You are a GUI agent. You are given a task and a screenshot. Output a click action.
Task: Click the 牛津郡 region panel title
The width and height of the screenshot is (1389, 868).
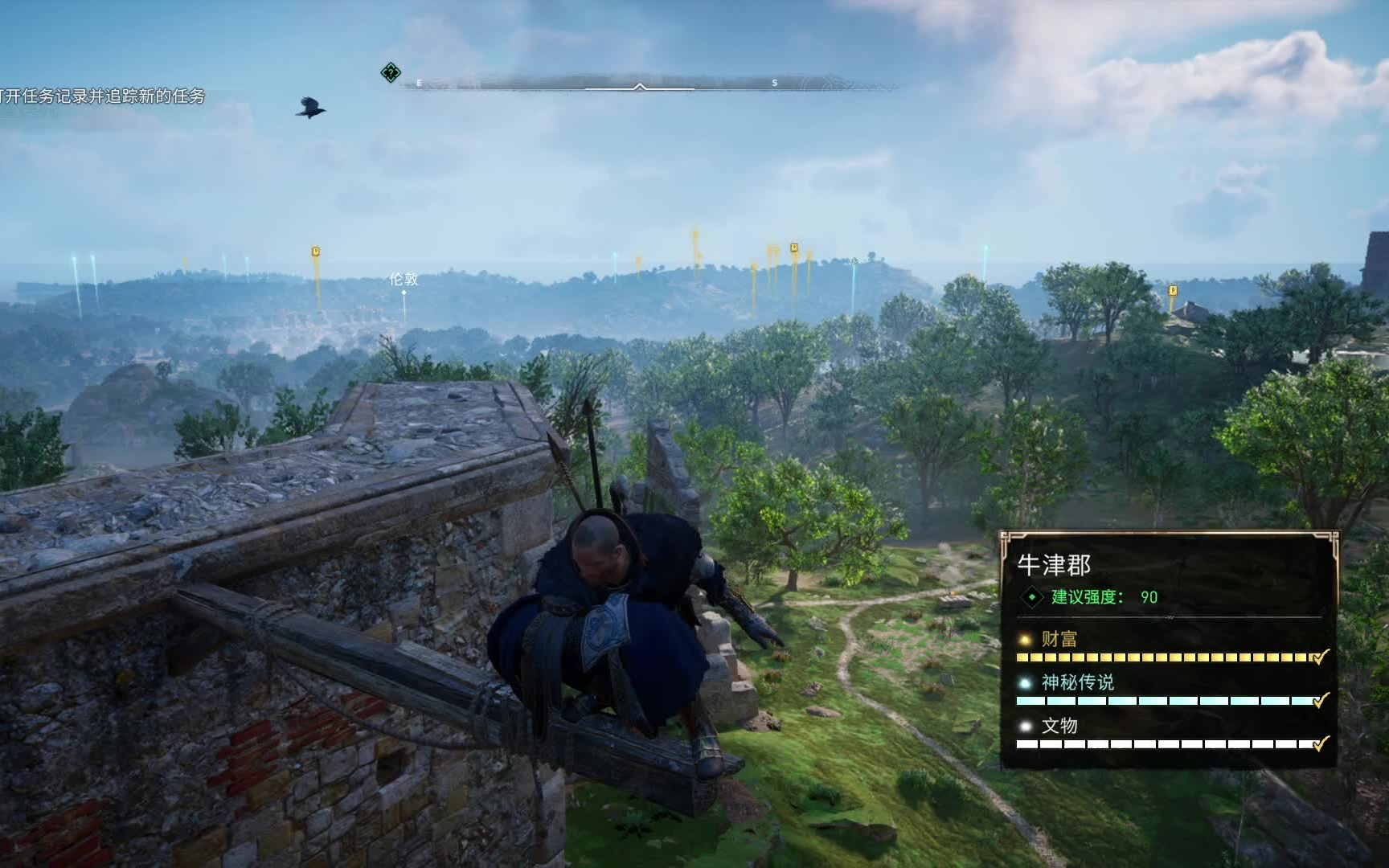[x=1054, y=565]
